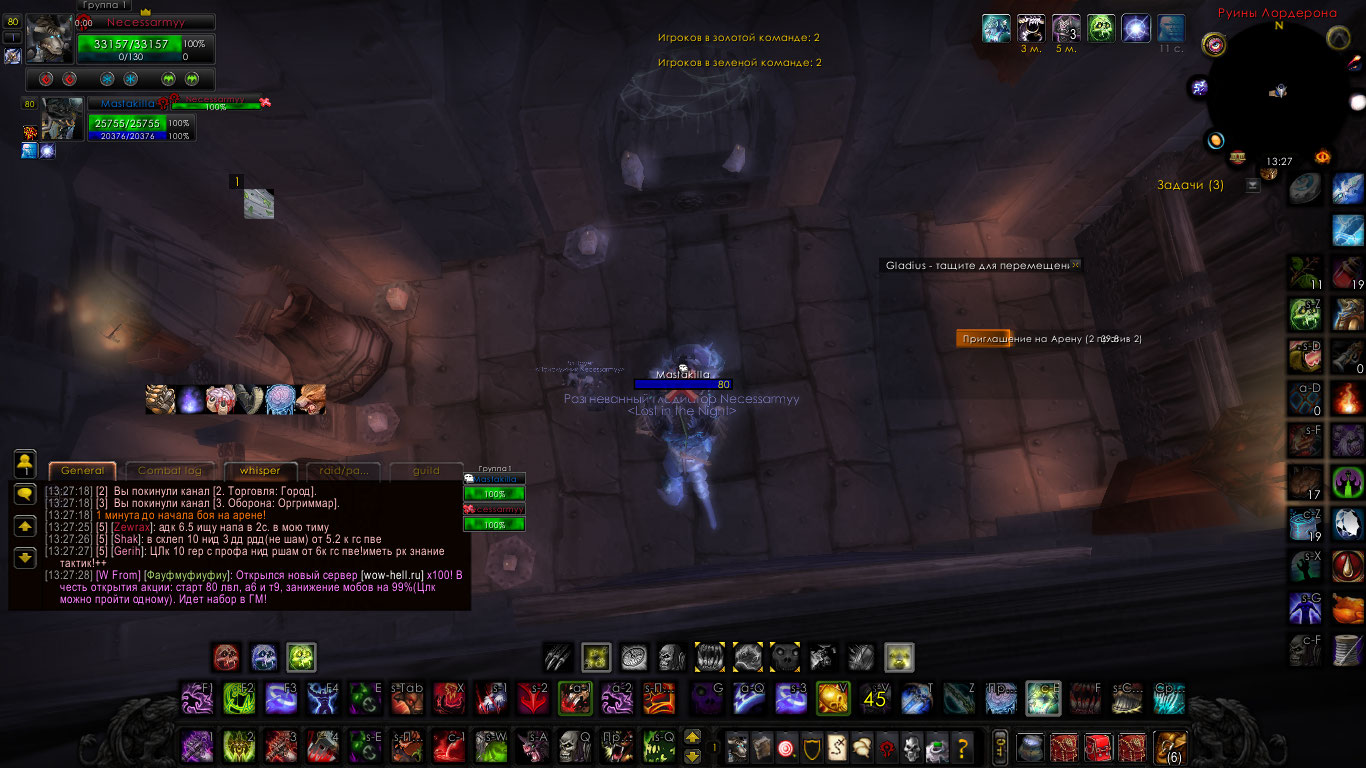Close the Gladius move anchor

pos(1076,265)
